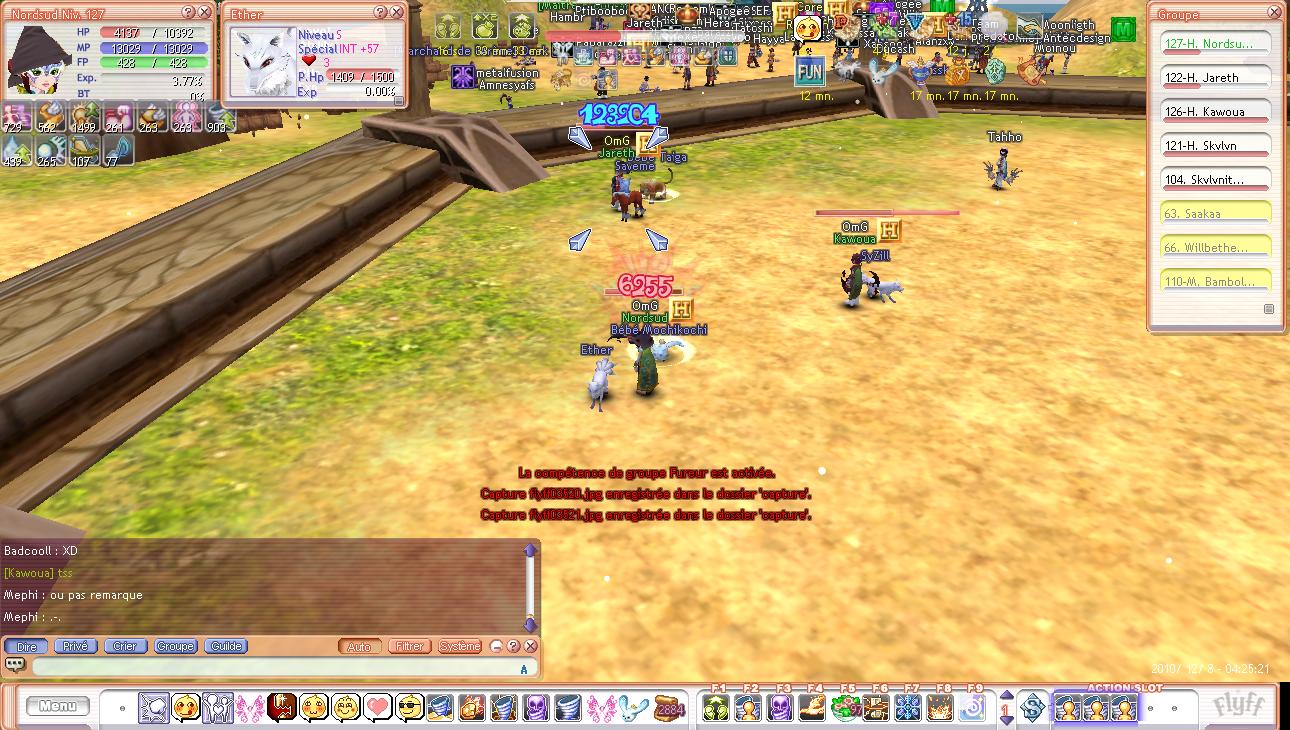Select party member 126-H. Kawoua
The height and width of the screenshot is (730, 1290).
pos(1215,111)
